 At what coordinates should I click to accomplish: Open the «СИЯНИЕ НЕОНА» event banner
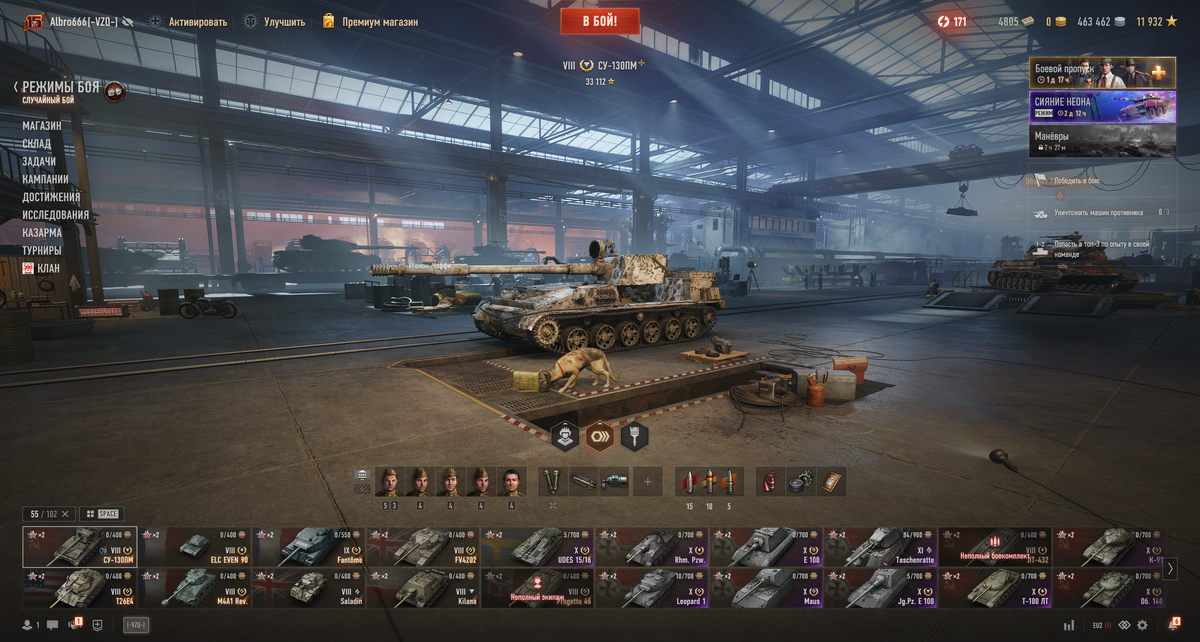pos(1102,107)
